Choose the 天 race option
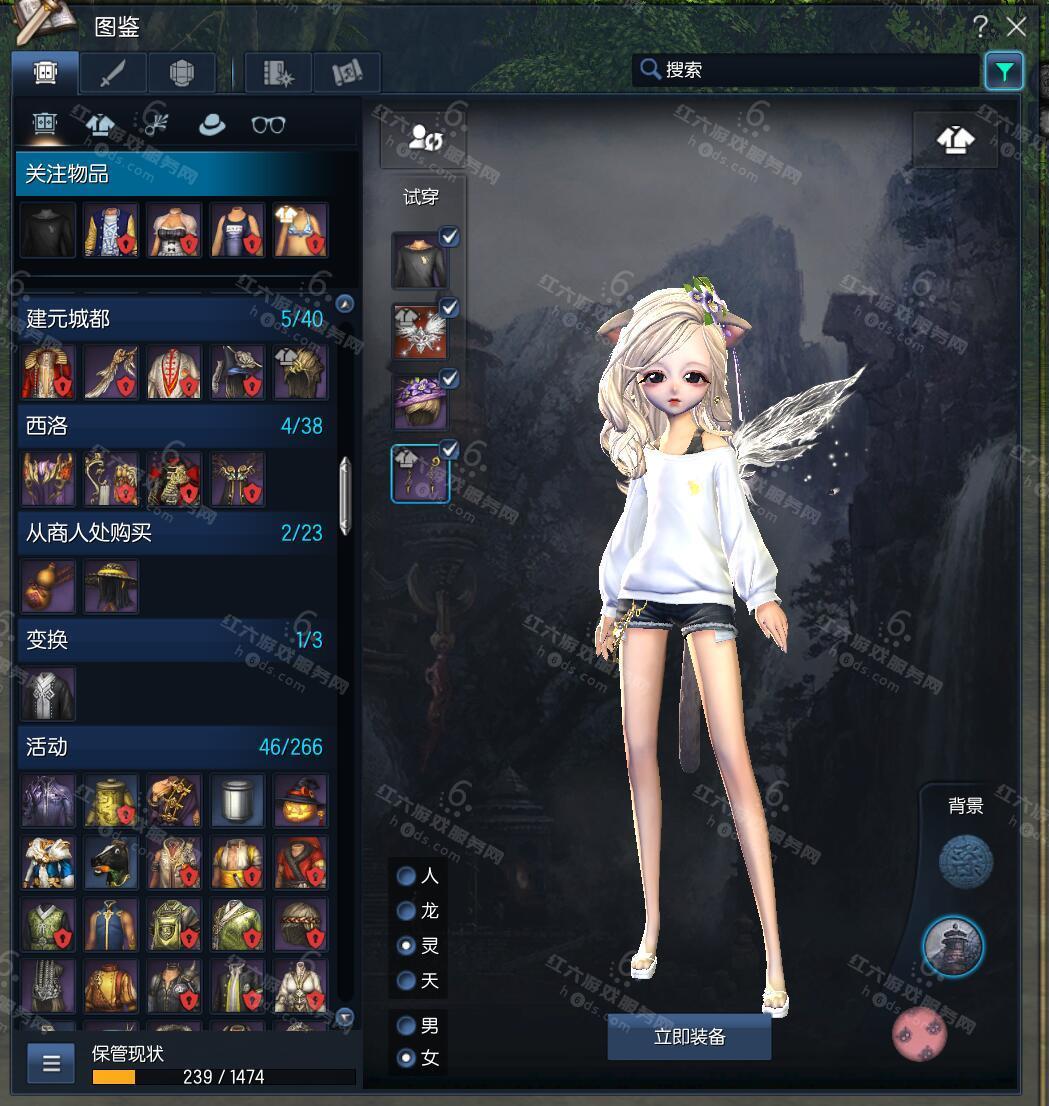 coord(407,980)
